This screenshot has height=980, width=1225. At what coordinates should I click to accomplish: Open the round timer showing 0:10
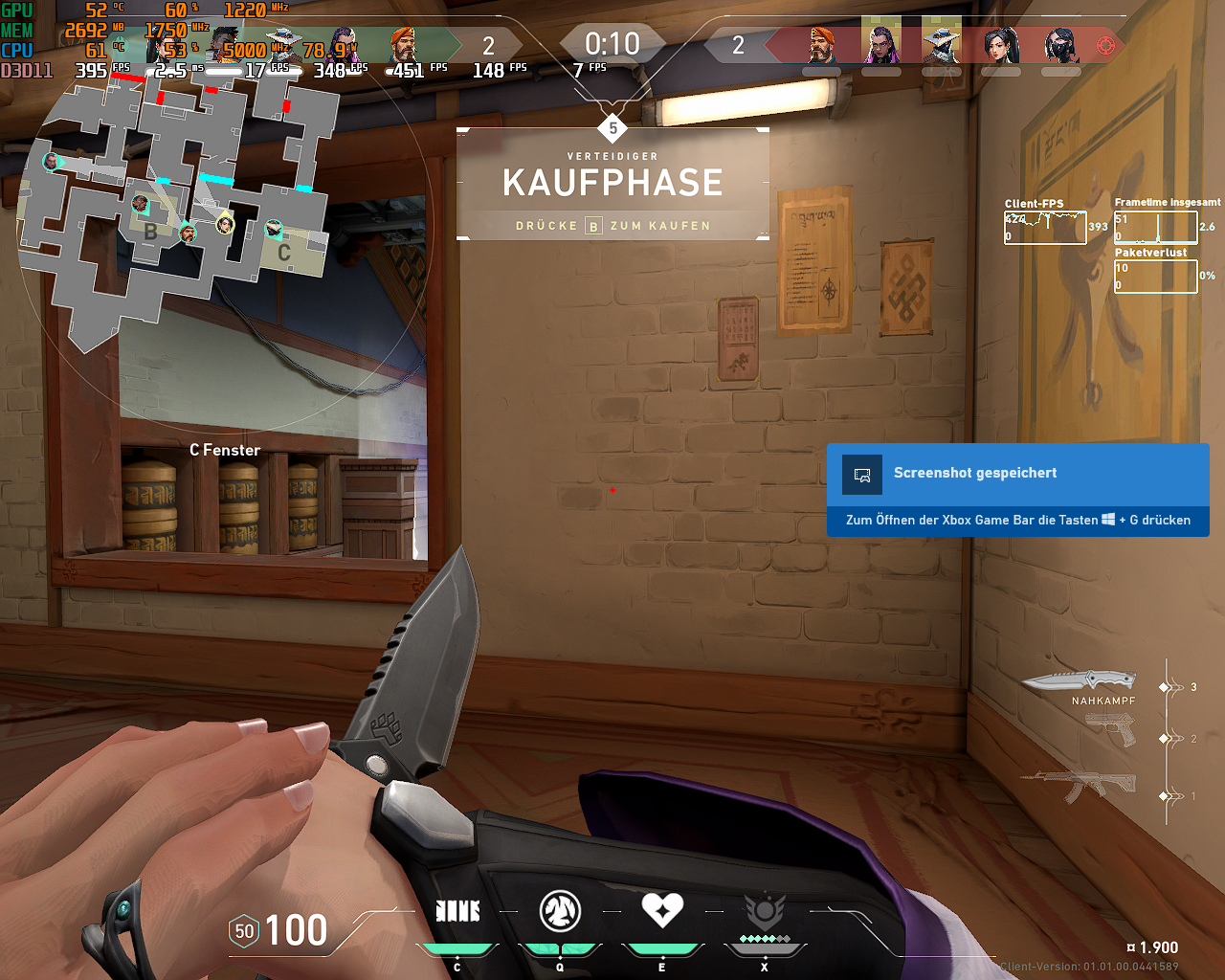click(x=612, y=42)
